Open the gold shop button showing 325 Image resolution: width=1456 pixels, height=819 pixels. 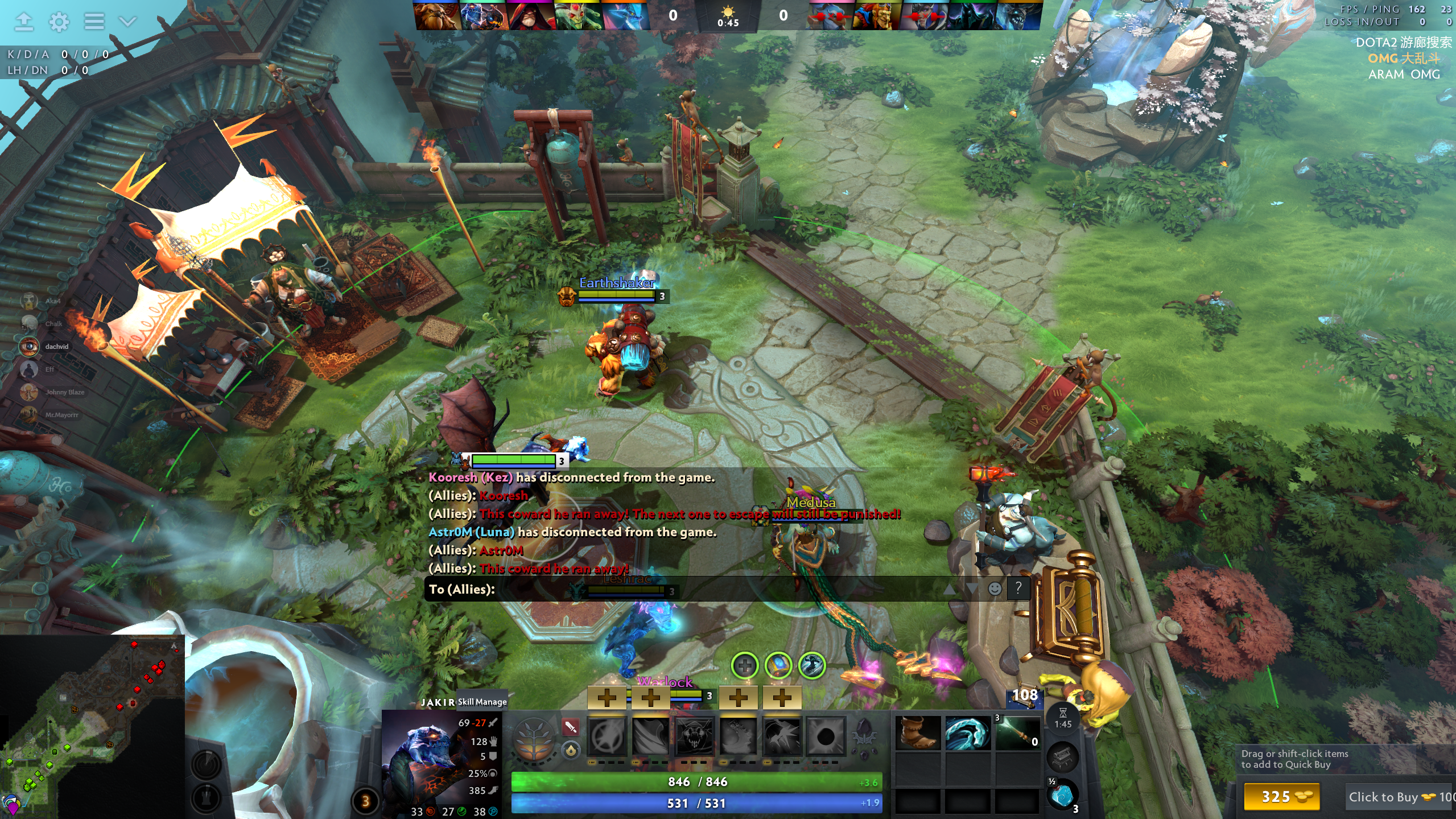pyautogui.click(x=1281, y=796)
